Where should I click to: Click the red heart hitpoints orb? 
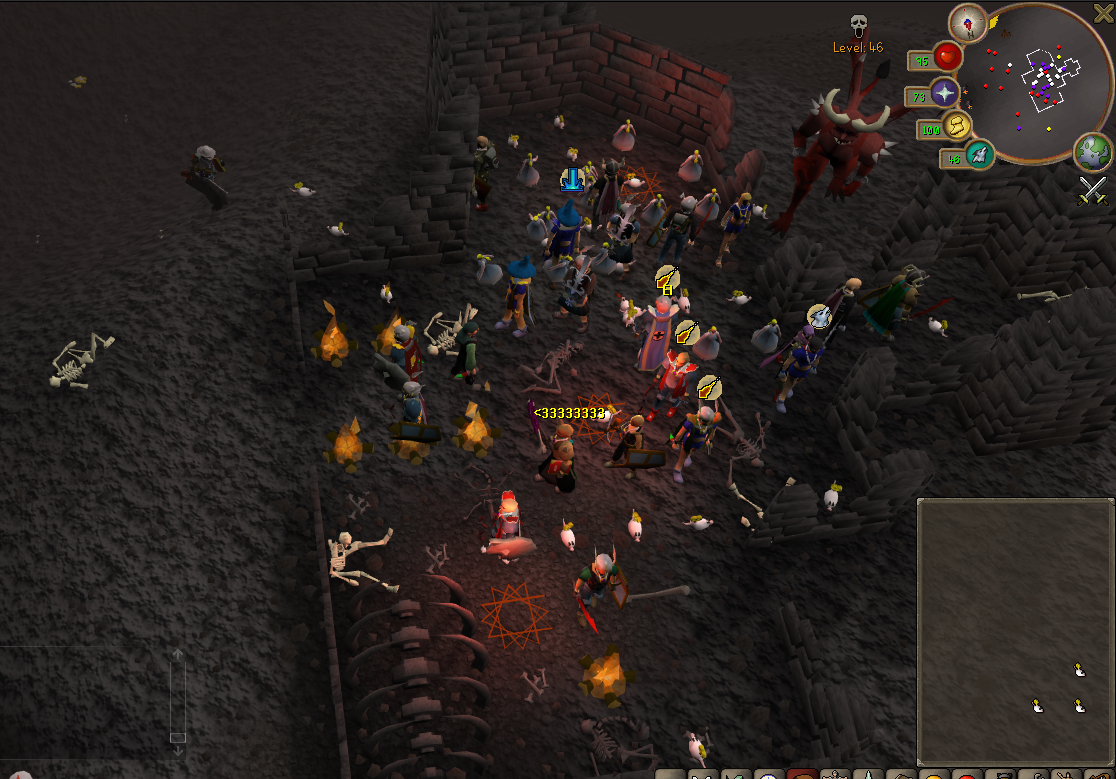[x=947, y=57]
